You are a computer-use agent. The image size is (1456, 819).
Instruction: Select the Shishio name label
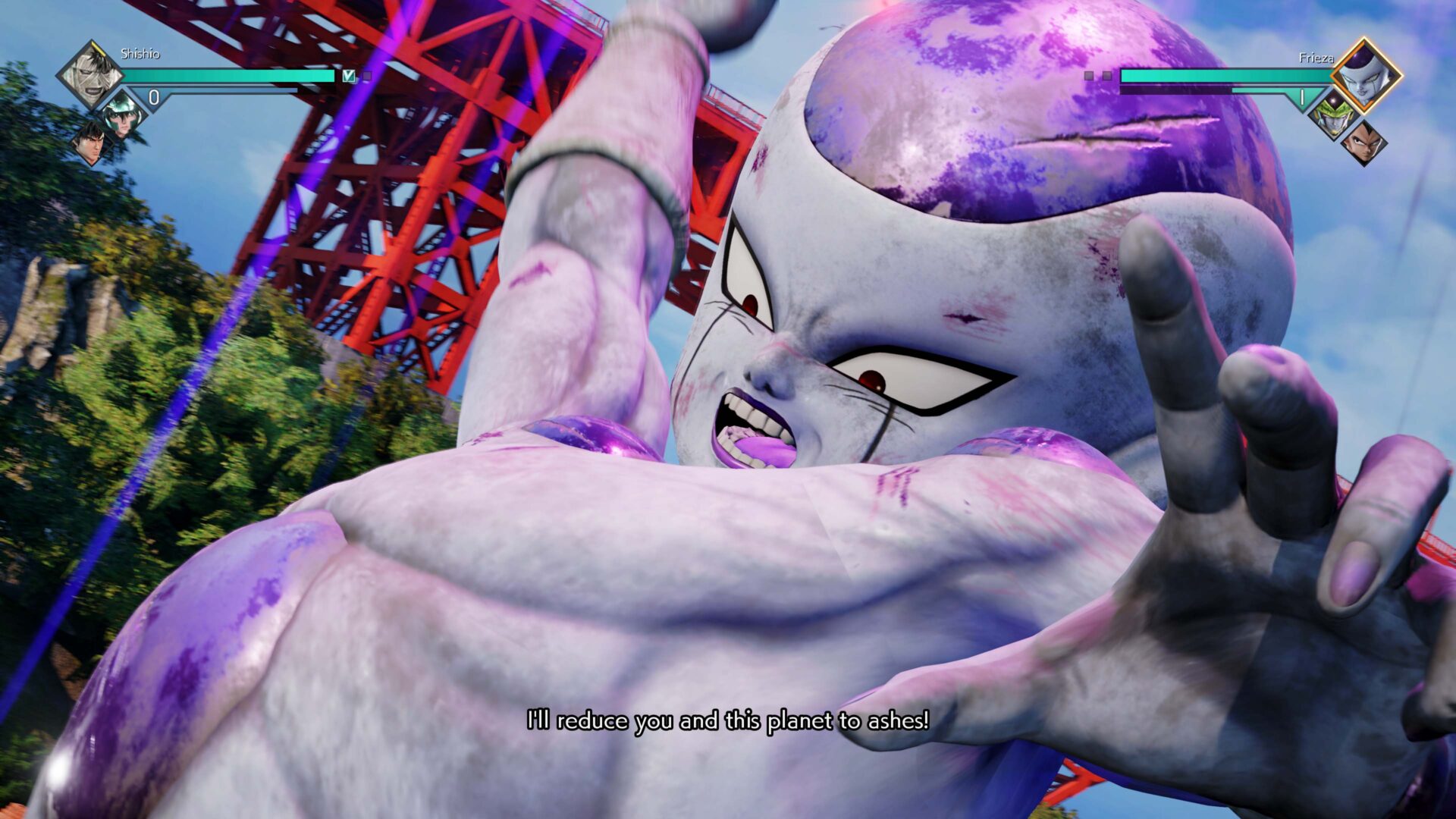[140, 55]
